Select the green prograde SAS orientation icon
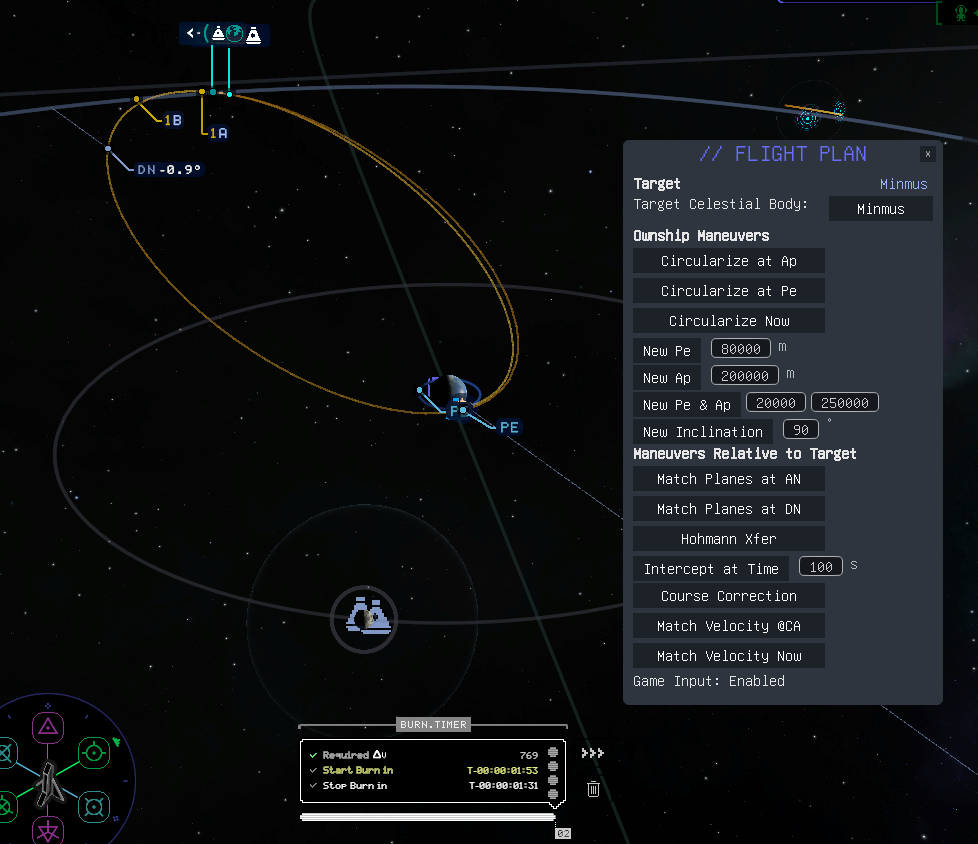978x844 pixels. pos(93,752)
